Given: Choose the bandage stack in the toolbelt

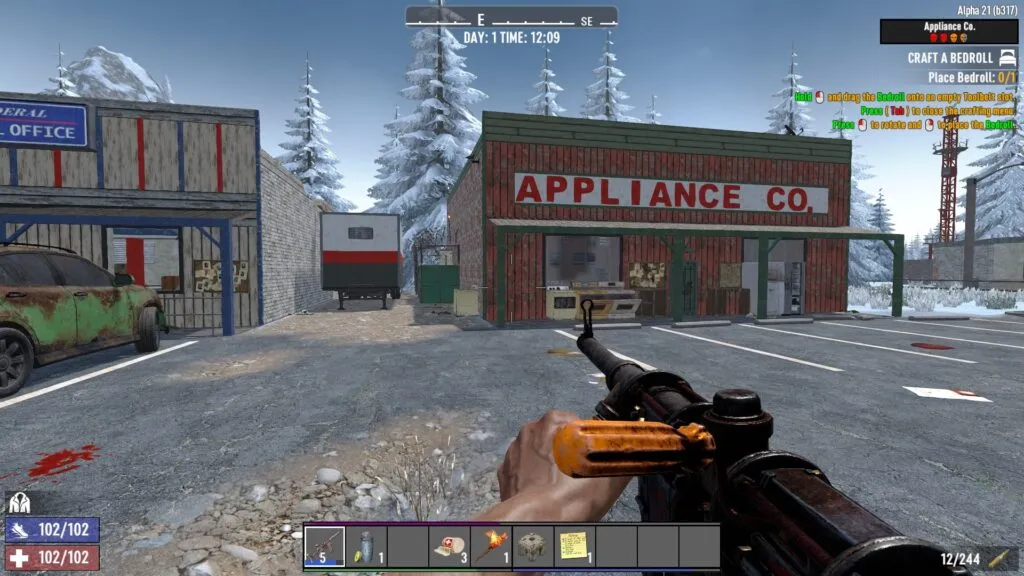Looking at the screenshot, I should [x=449, y=546].
